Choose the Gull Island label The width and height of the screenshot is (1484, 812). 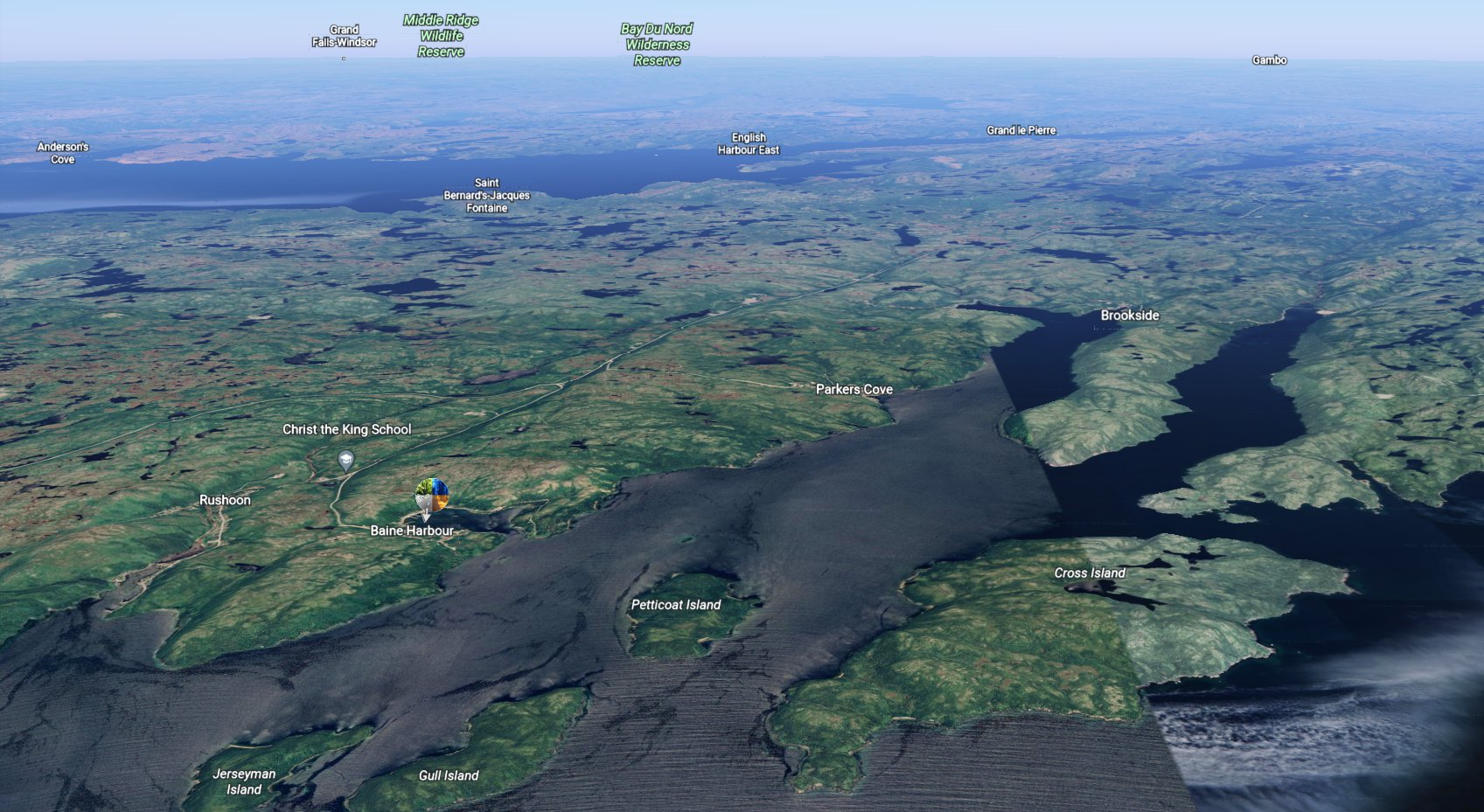pyautogui.click(x=449, y=775)
